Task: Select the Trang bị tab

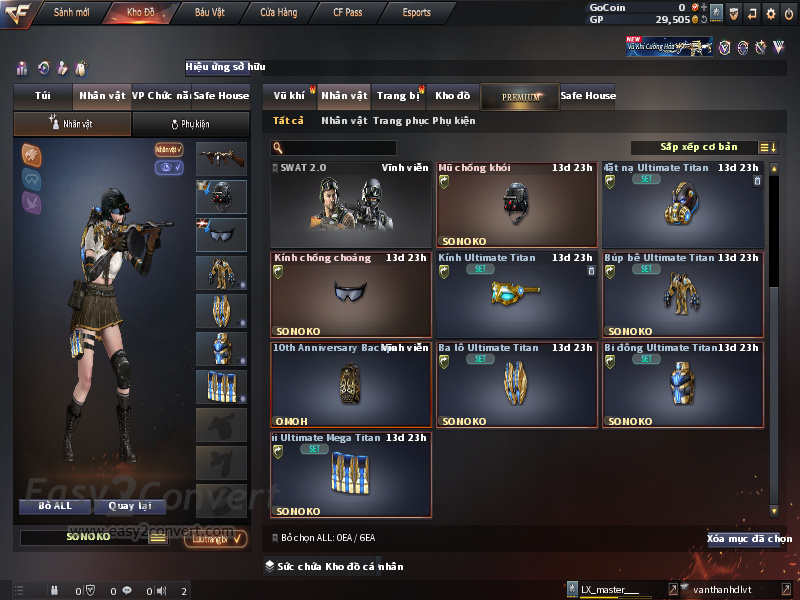Action: point(398,96)
